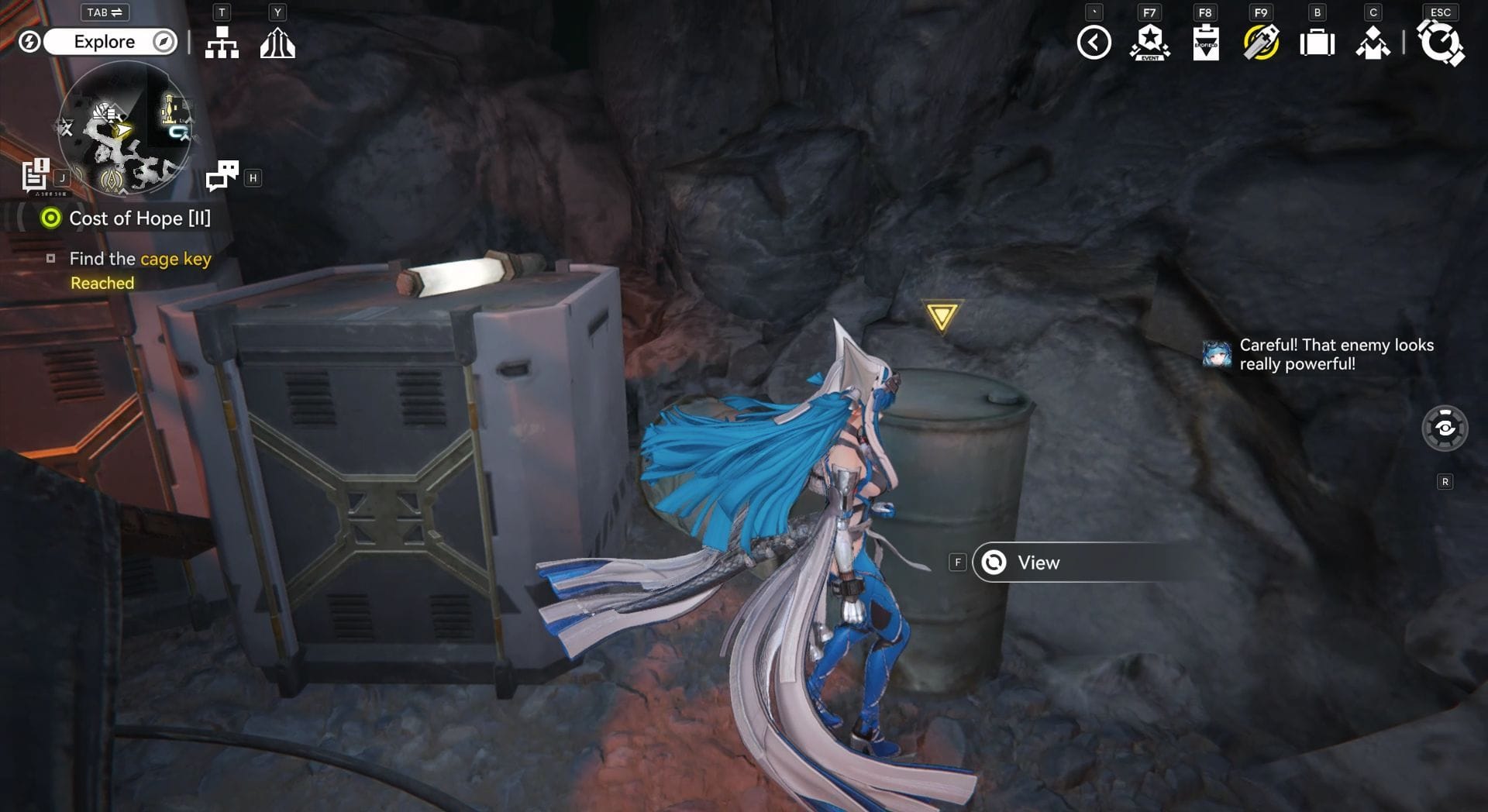Open the clipboard icon with triangle
The image size is (1488, 812).
pyautogui.click(x=1205, y=43)
